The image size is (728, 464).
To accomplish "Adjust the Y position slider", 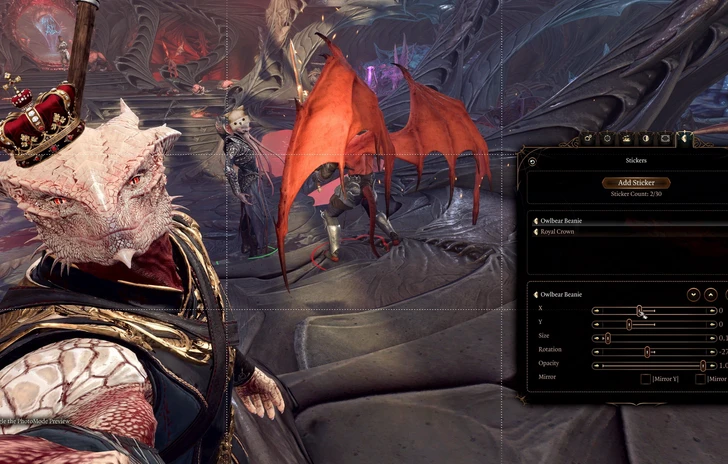I will [x=629, y=324].
